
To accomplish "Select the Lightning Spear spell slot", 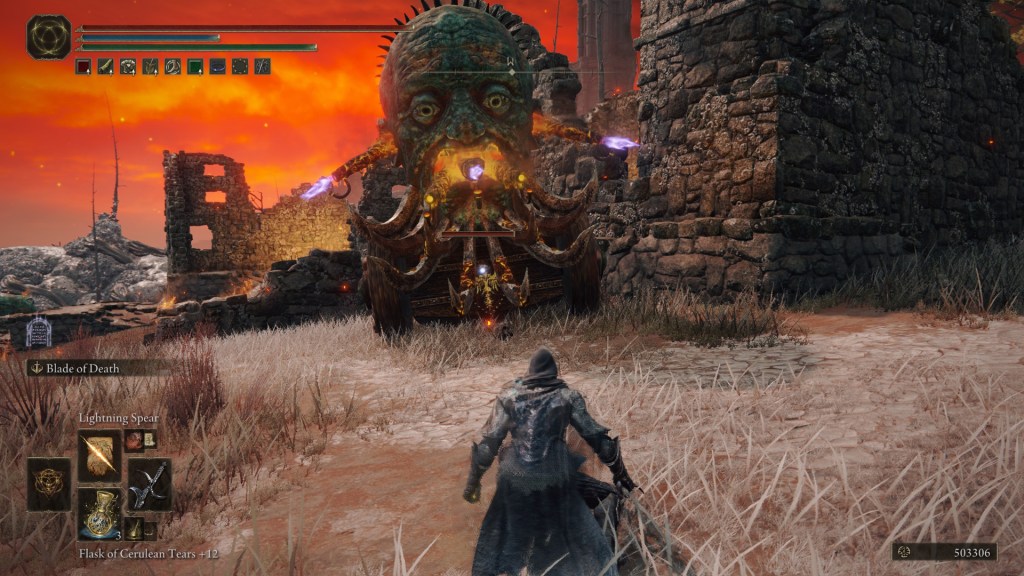I will [99, 456].
